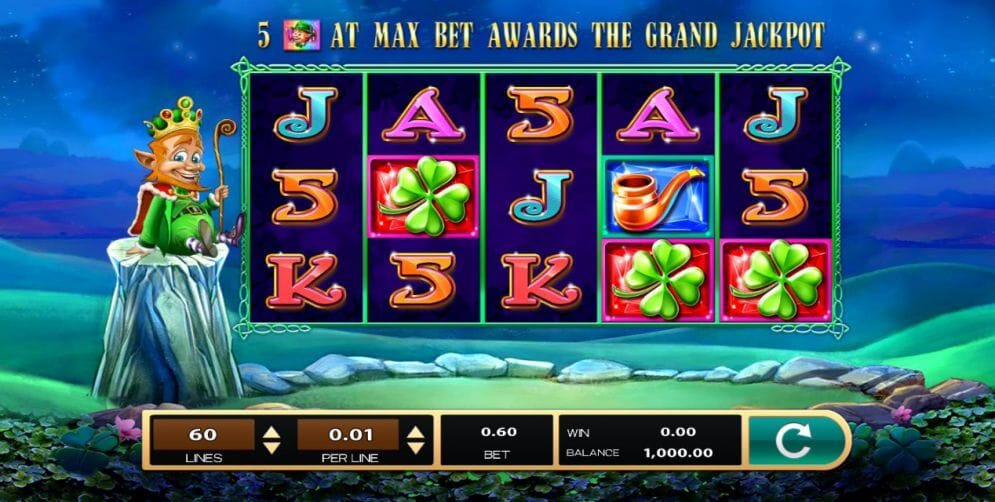Screen dimensions: 995x502
Task: Lower the per line bet amount
Action: click(x=416, y=447)
